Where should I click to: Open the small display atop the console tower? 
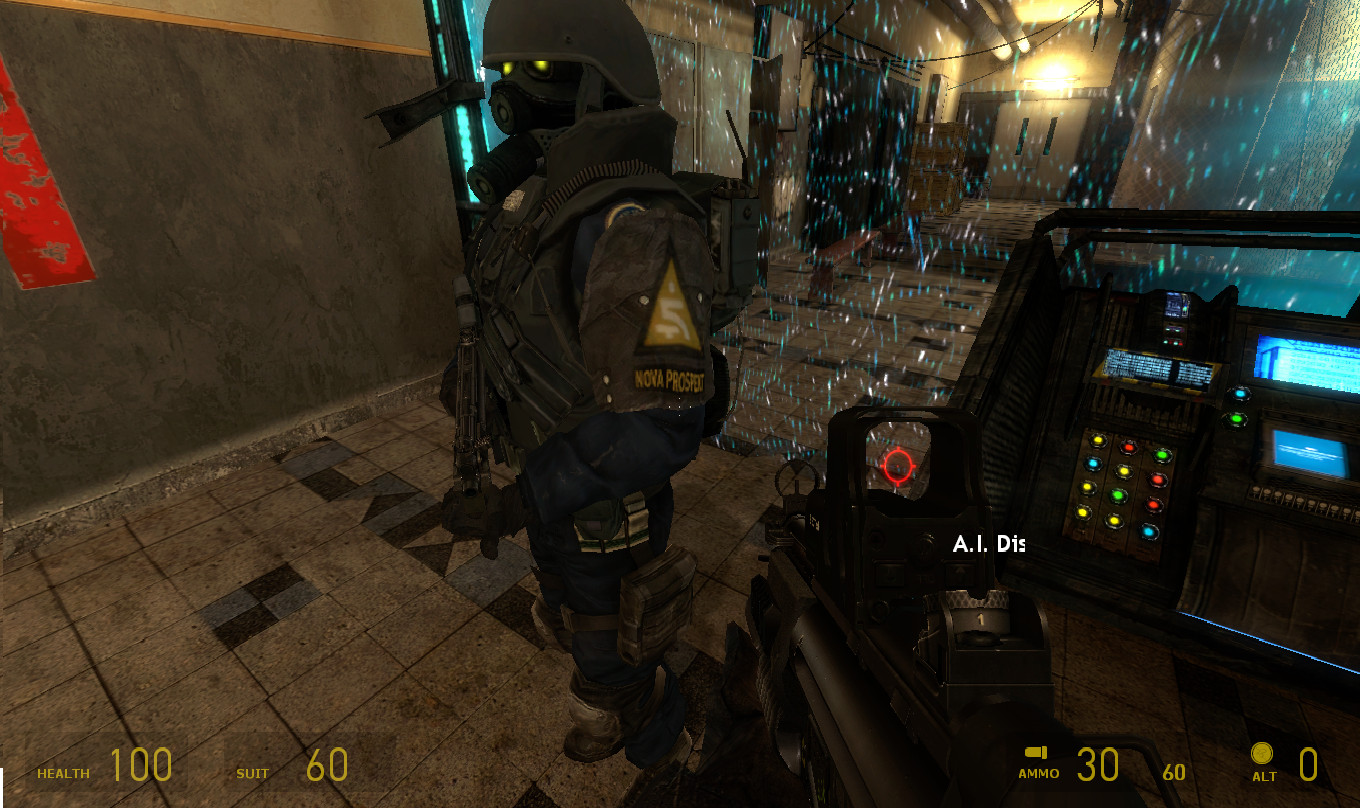(1175, 304)
